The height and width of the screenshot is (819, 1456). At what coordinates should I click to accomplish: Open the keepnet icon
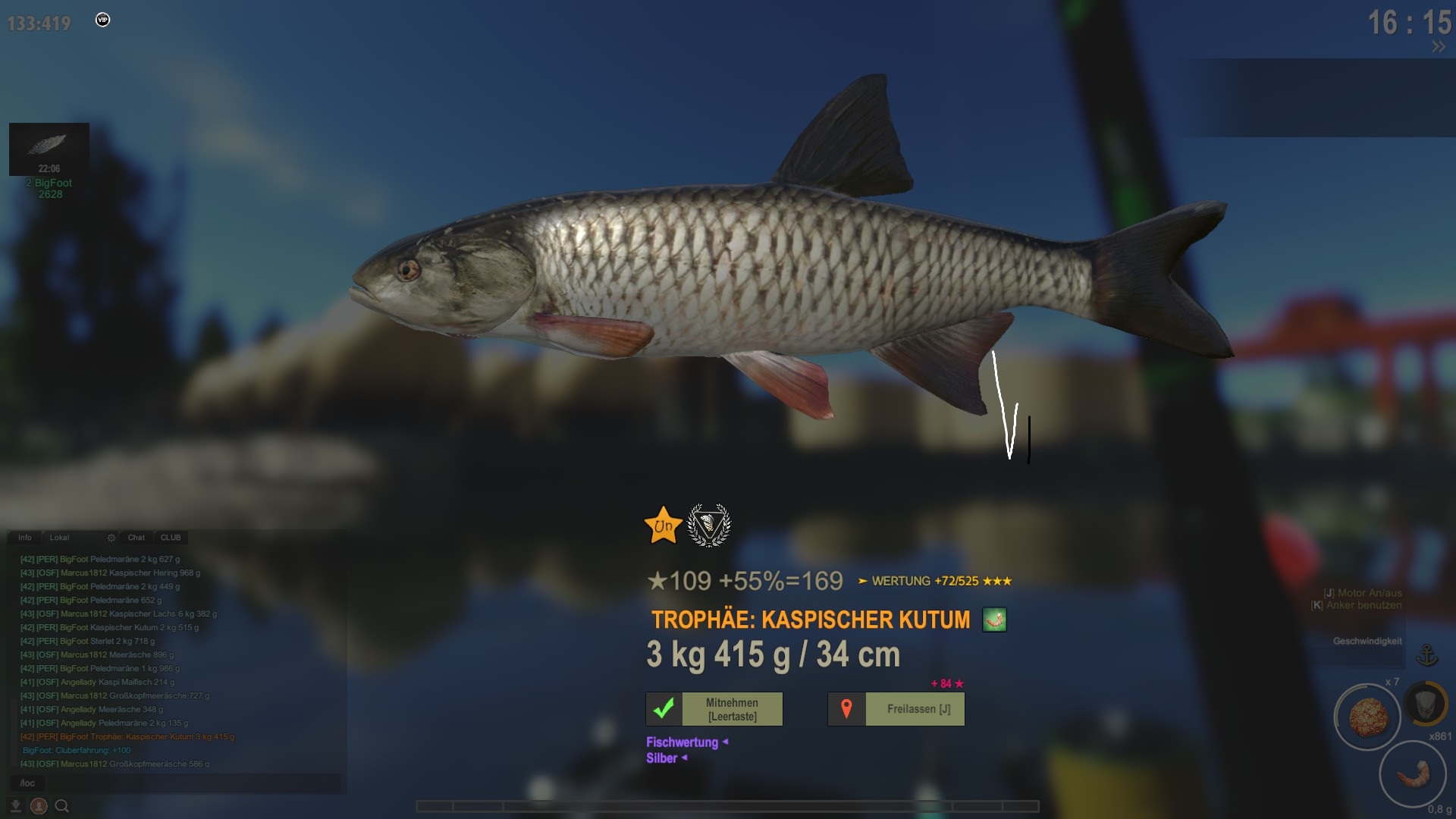[x=1426, y=704]
